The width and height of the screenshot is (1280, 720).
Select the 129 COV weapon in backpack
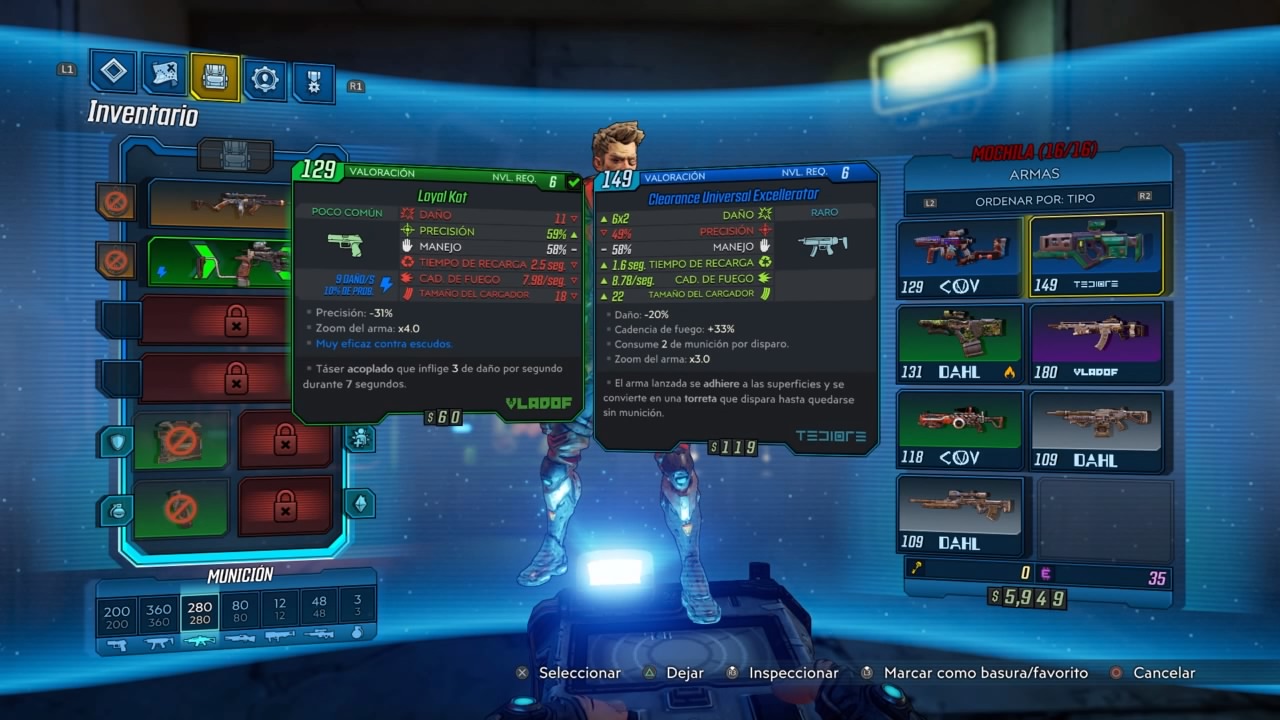click(959, 258)
